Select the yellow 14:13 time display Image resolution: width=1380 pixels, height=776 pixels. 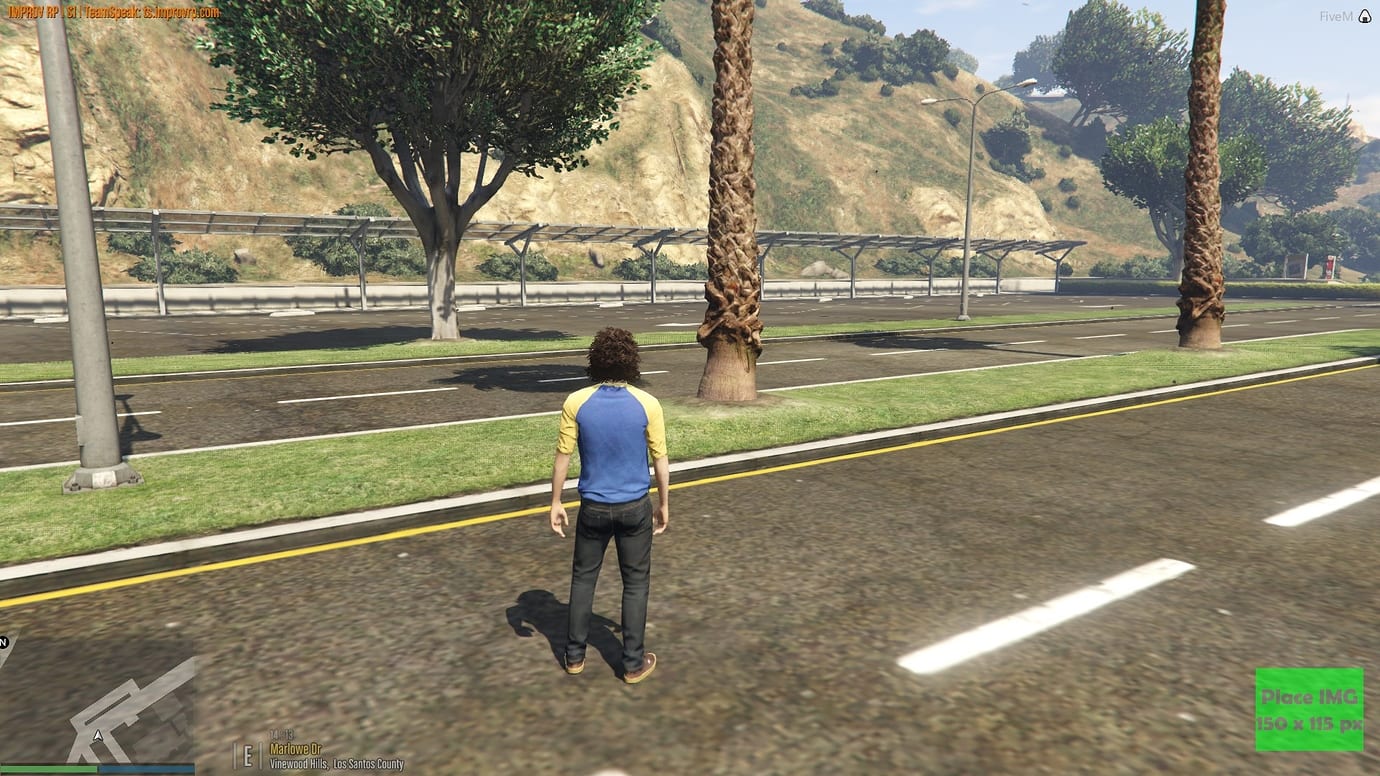[284, 732]
